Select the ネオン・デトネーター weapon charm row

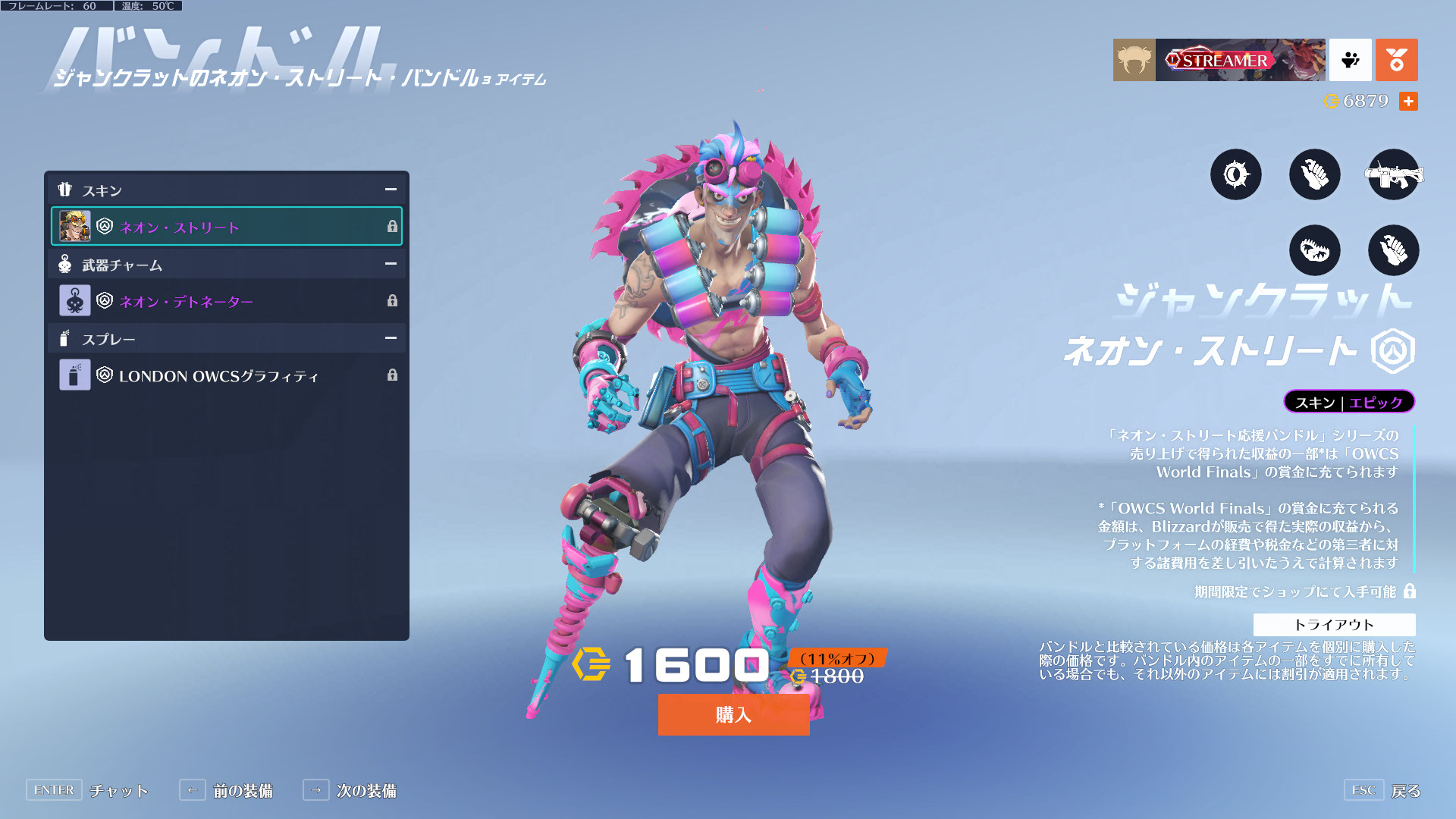point(226,301)
